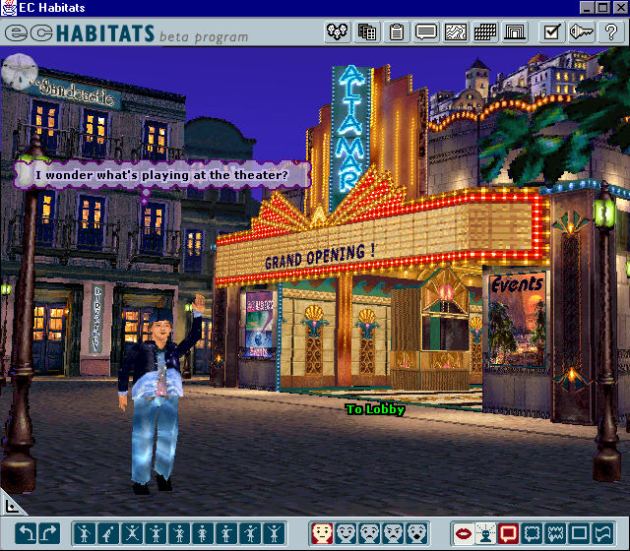Choose the red neutral face expression

(322, 533)
